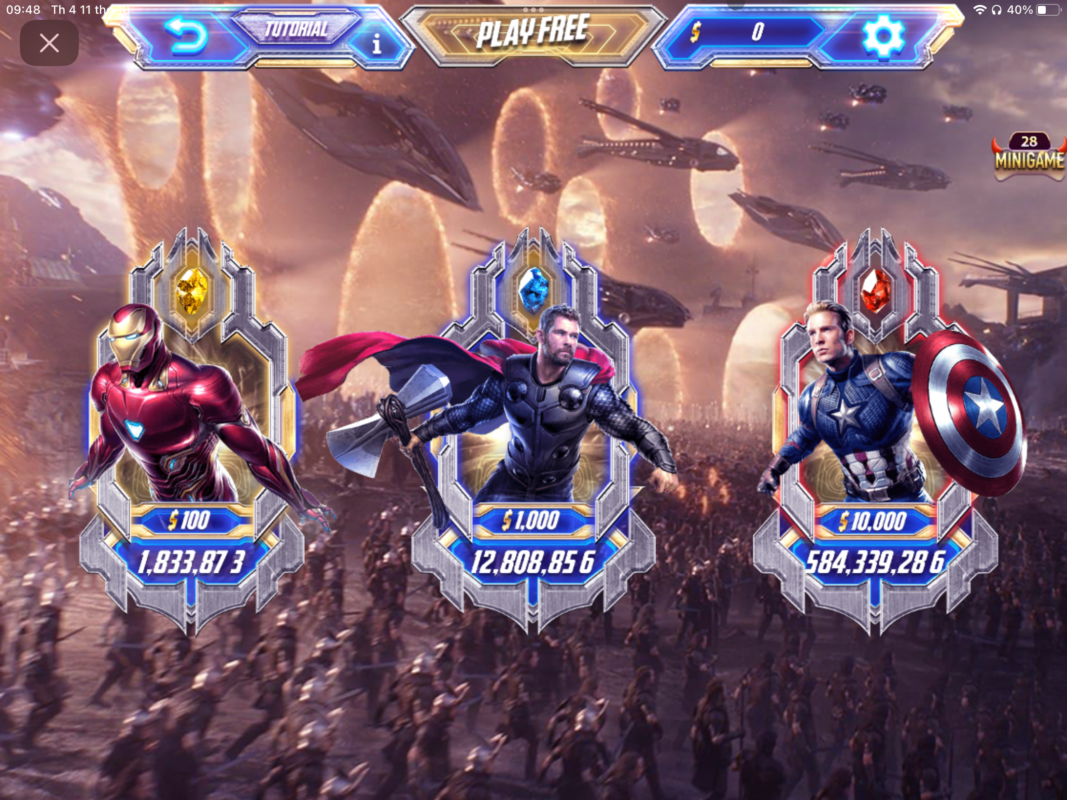Show game info with the i icon
The height and width of the screenshot is (800, 1067).
click(x=377, y=44)
